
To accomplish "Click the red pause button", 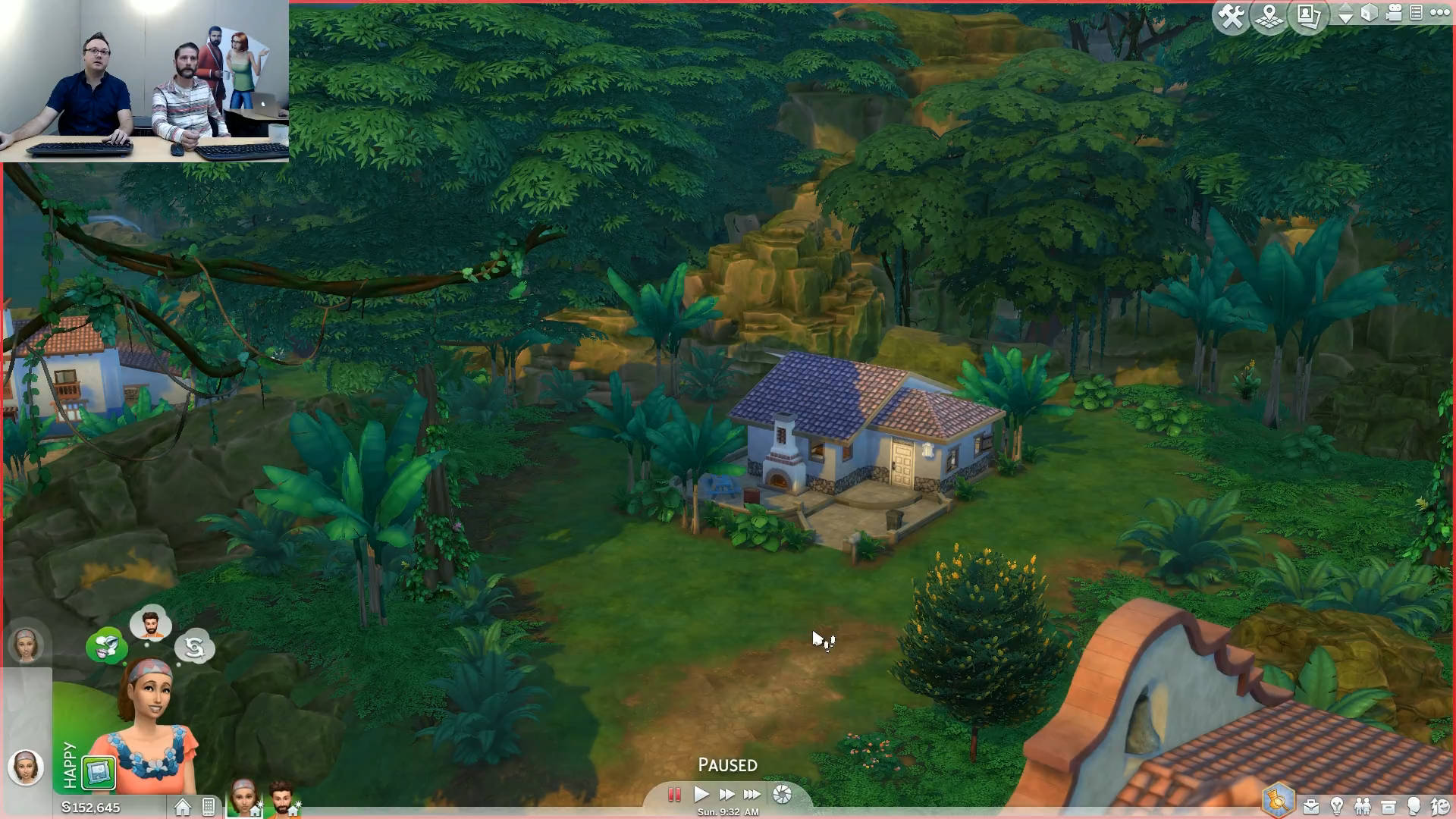I will 673,795.
